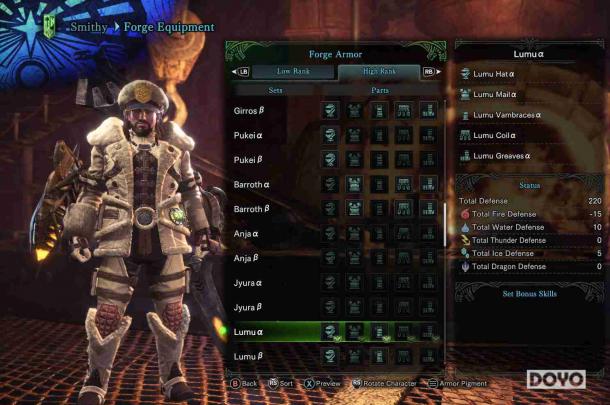The width and height of the screenshot is (610, 405).
Task: Select the Lumu Vambraces α entry
Action: (506, 115)
